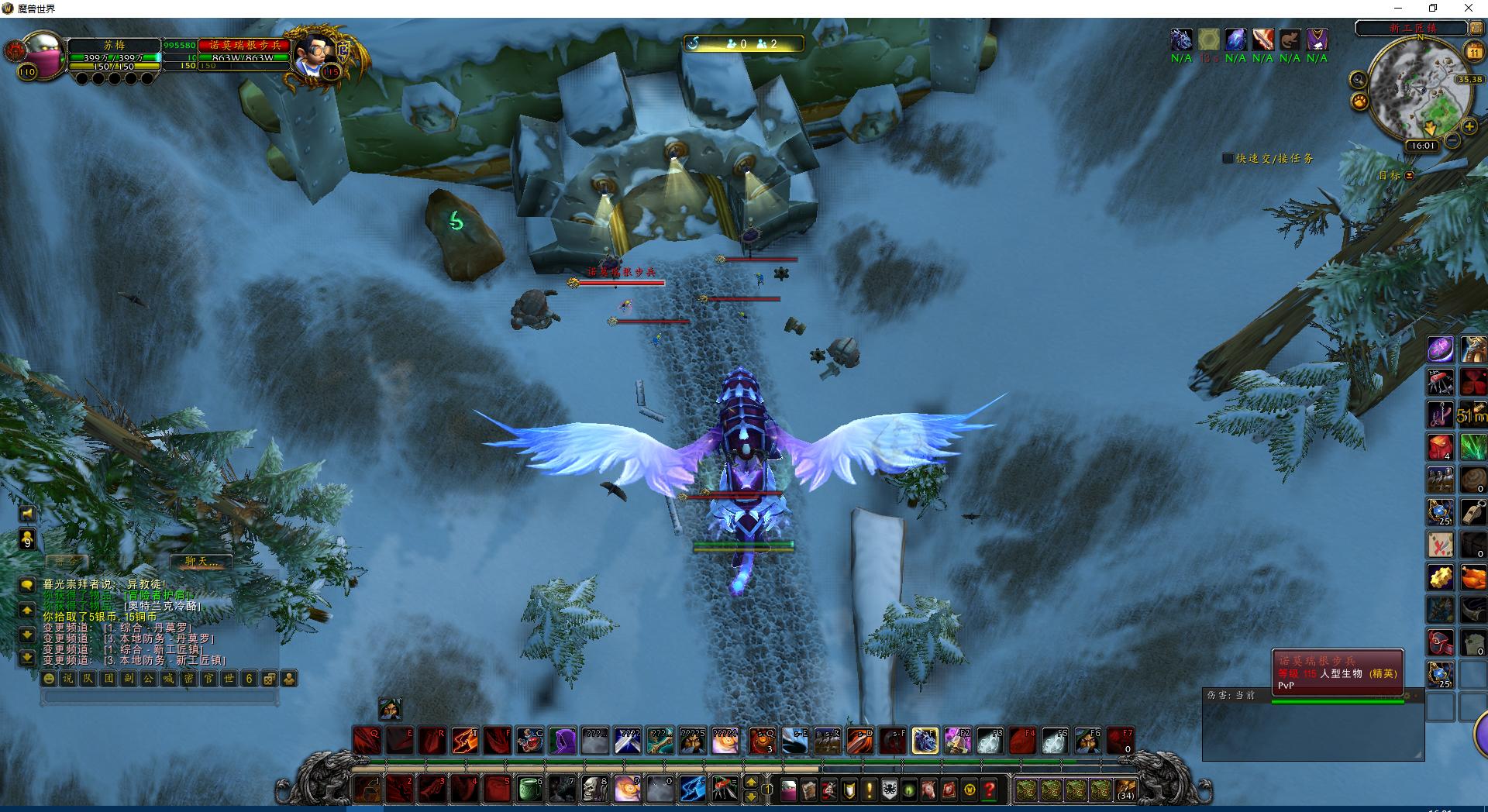Image resolution: width=1488 pixels, height=812 pixels.
Task: Open the smiley emote button
Action: [49, 679]
